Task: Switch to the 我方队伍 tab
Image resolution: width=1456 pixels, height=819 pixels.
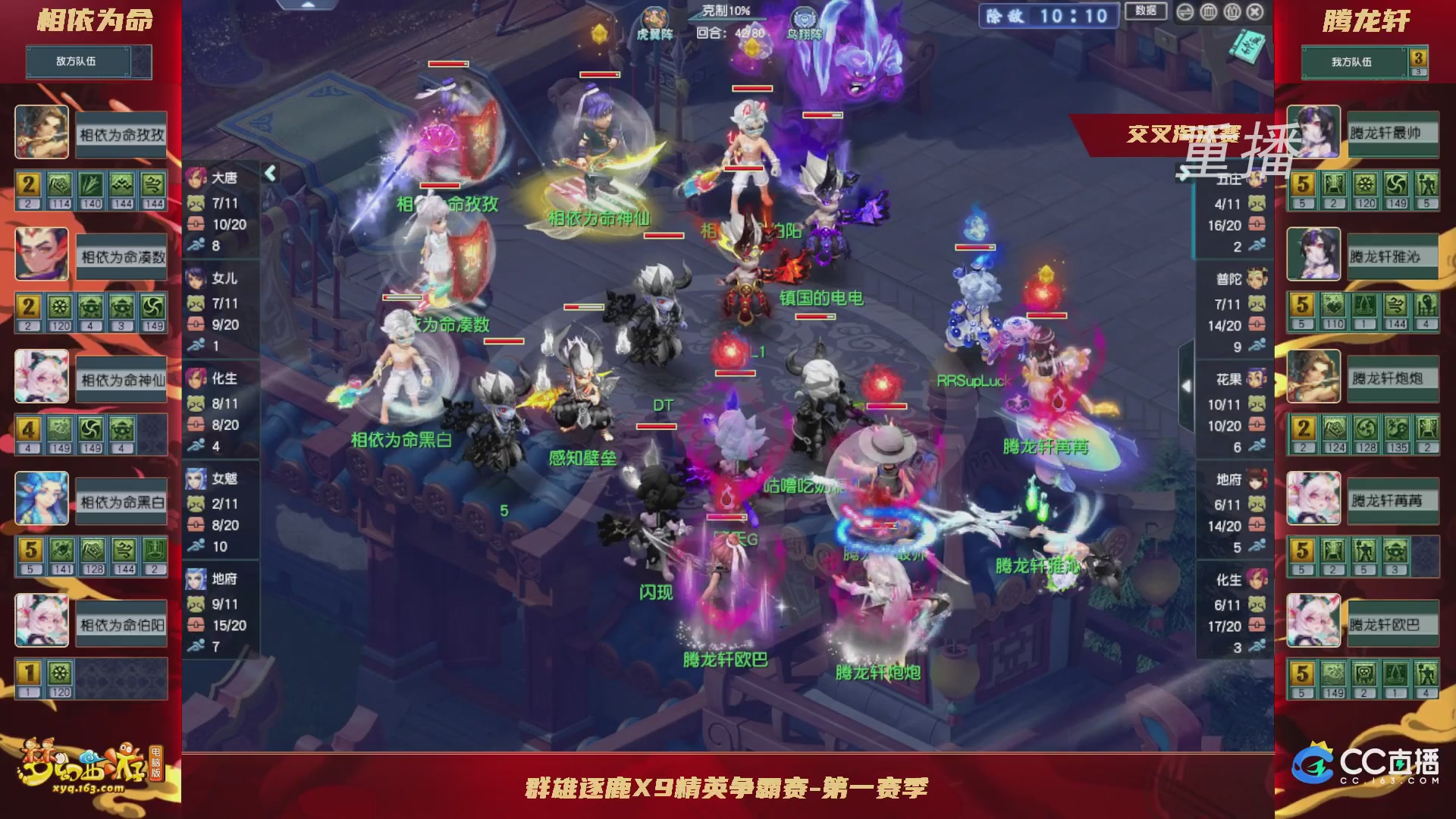Action: [x=1354, y=62]
